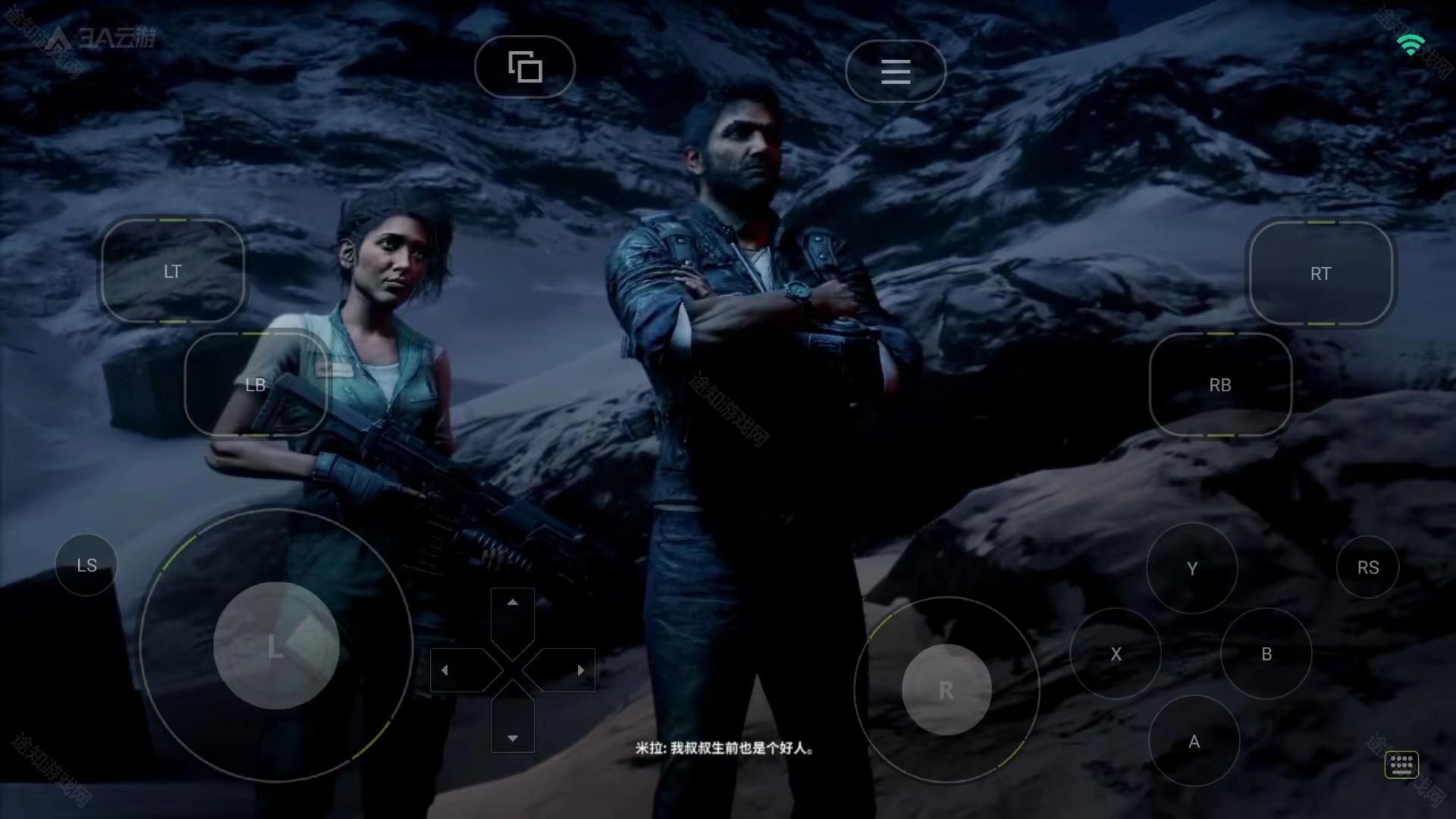Tap the virtual LT trigger button

[173, 271]
